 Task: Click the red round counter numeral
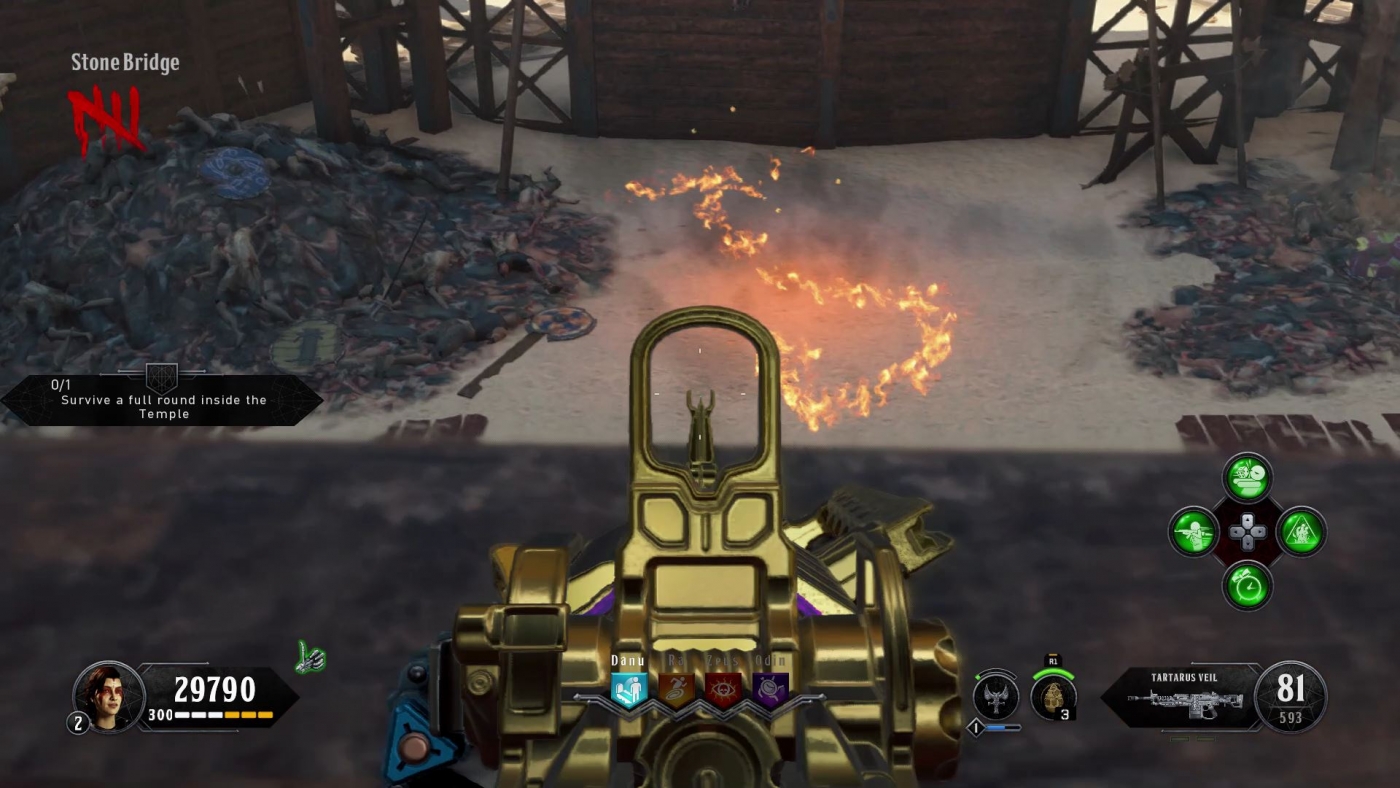tap(105, 115)
